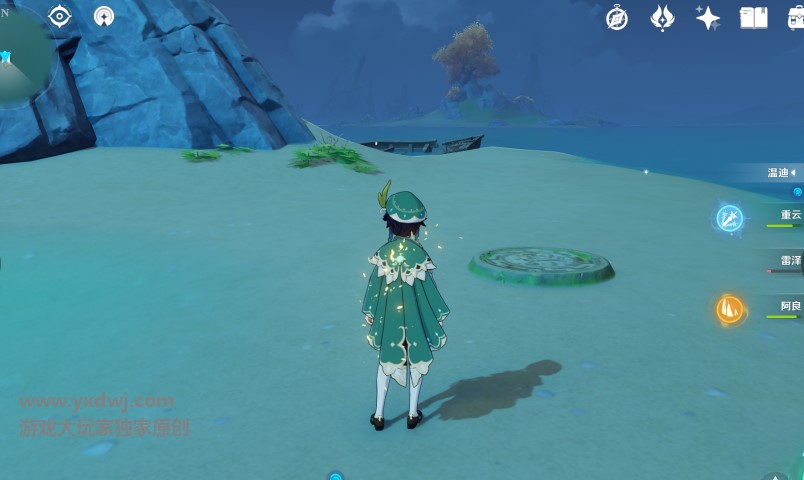Tap the blue glowing sword skill icon

tap(729, 218)
